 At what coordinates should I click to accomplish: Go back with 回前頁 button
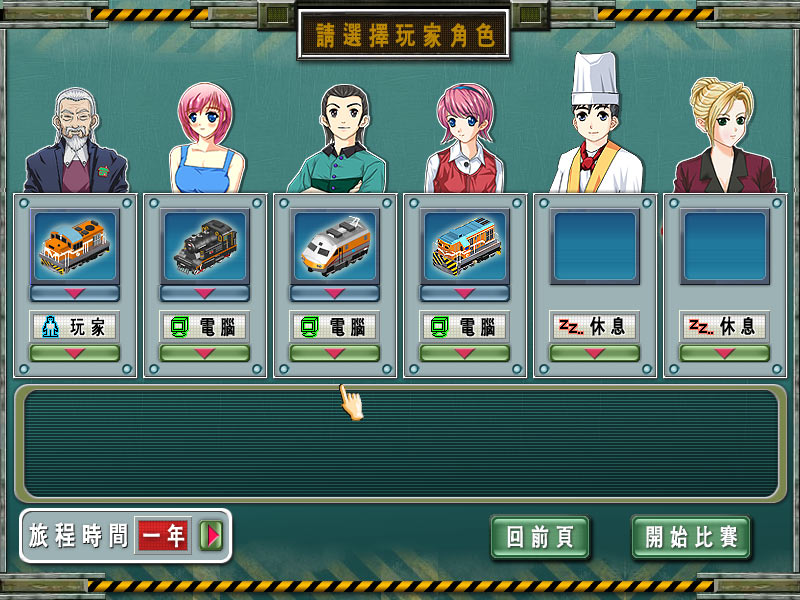(540, 538)
